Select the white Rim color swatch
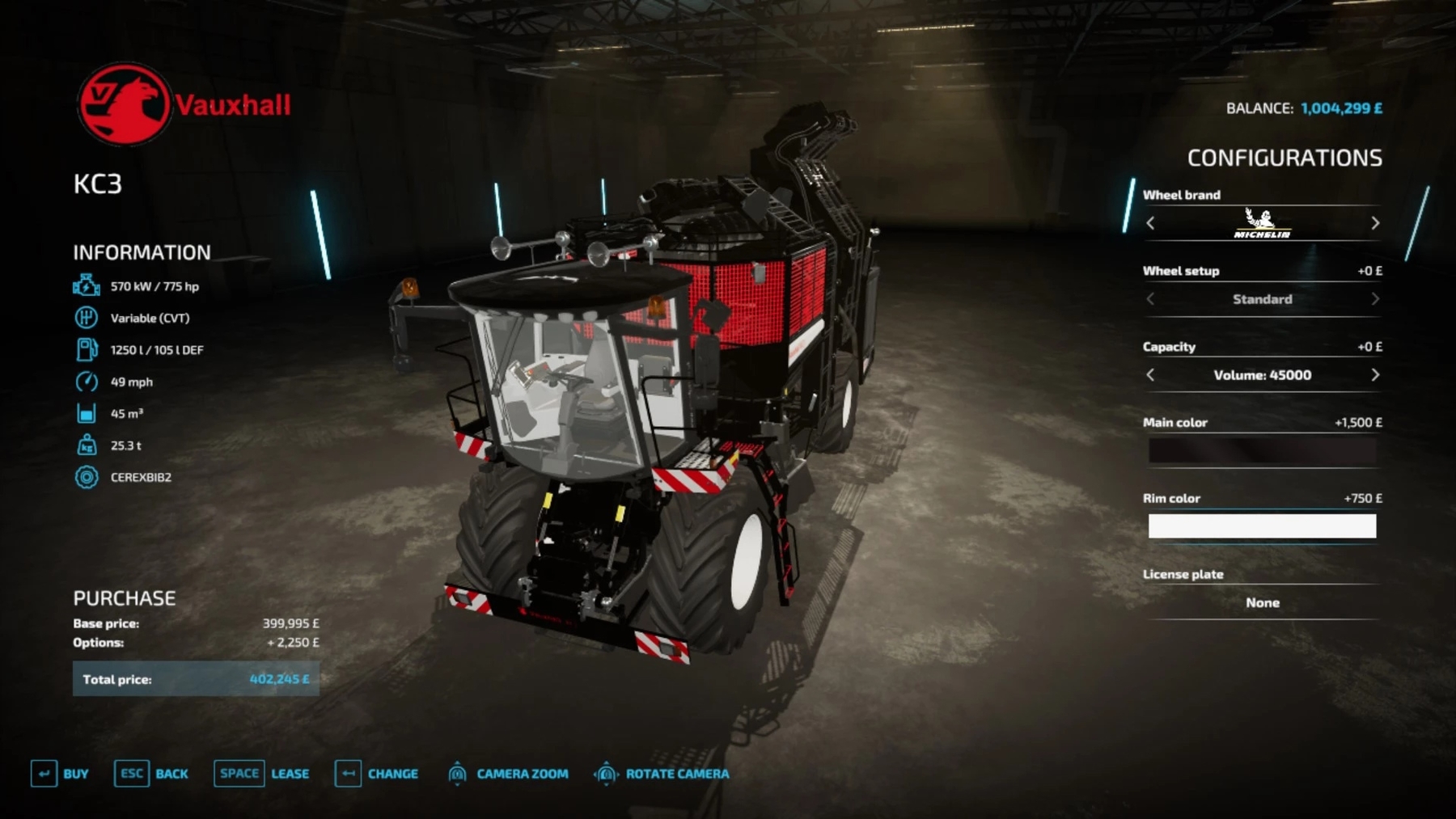1456x819 pixels. click(1261, 526)
